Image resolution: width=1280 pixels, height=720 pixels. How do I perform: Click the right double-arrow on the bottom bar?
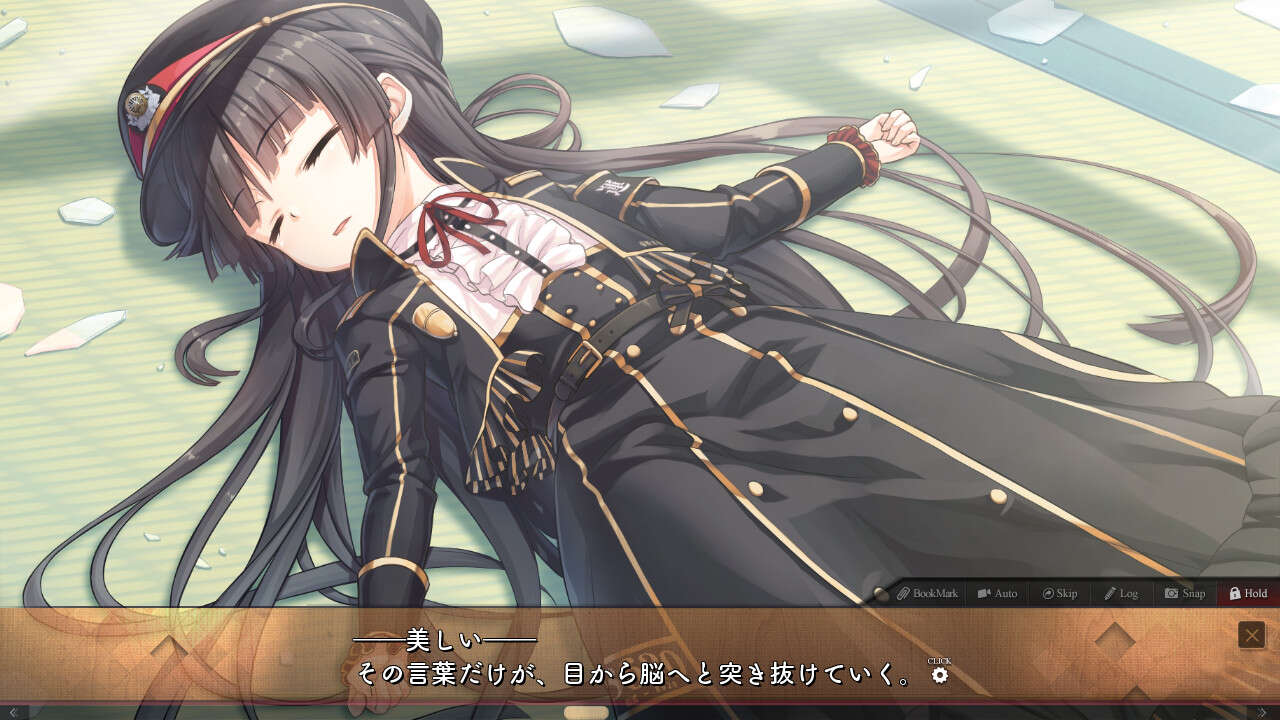1262,712
